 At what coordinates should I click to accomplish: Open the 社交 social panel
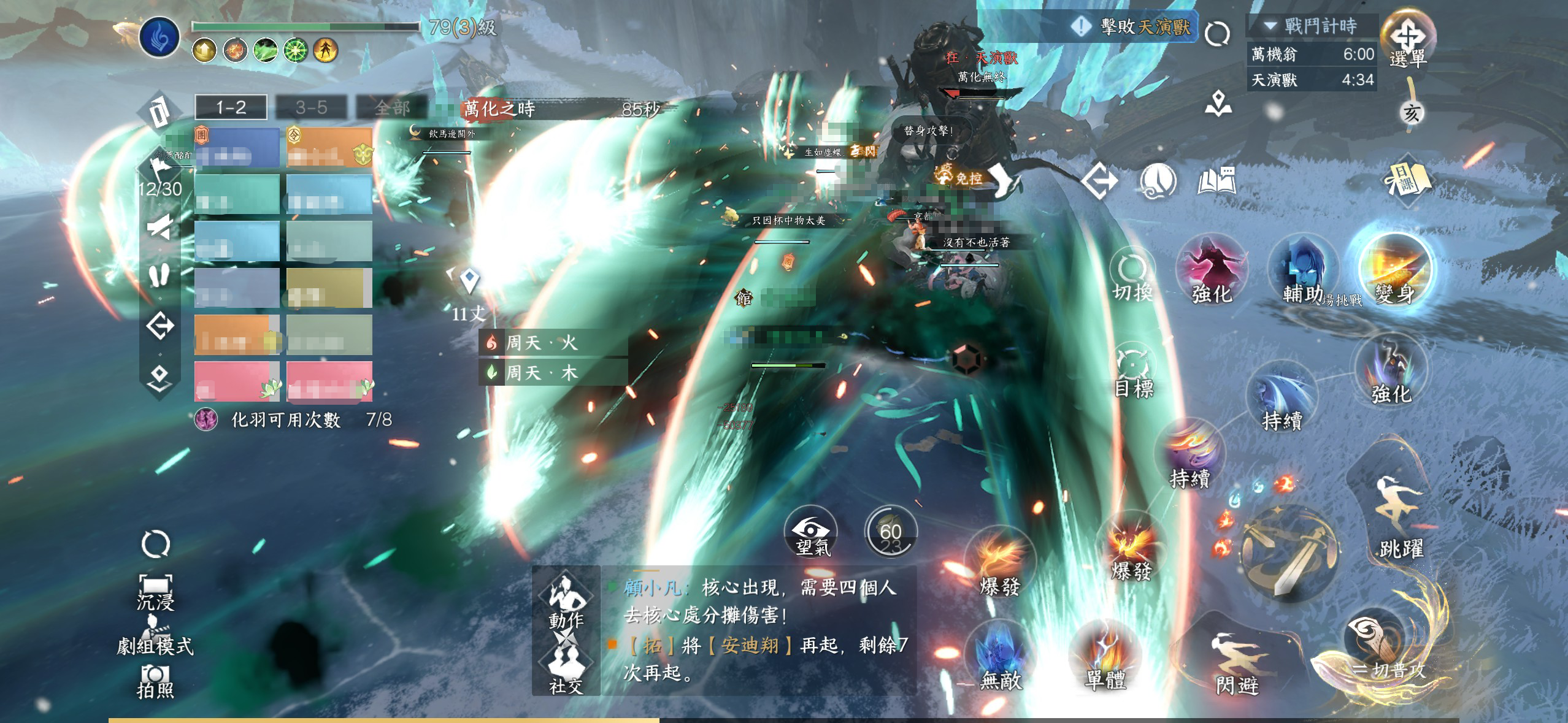pyautogui.click(x=566, y=668)
